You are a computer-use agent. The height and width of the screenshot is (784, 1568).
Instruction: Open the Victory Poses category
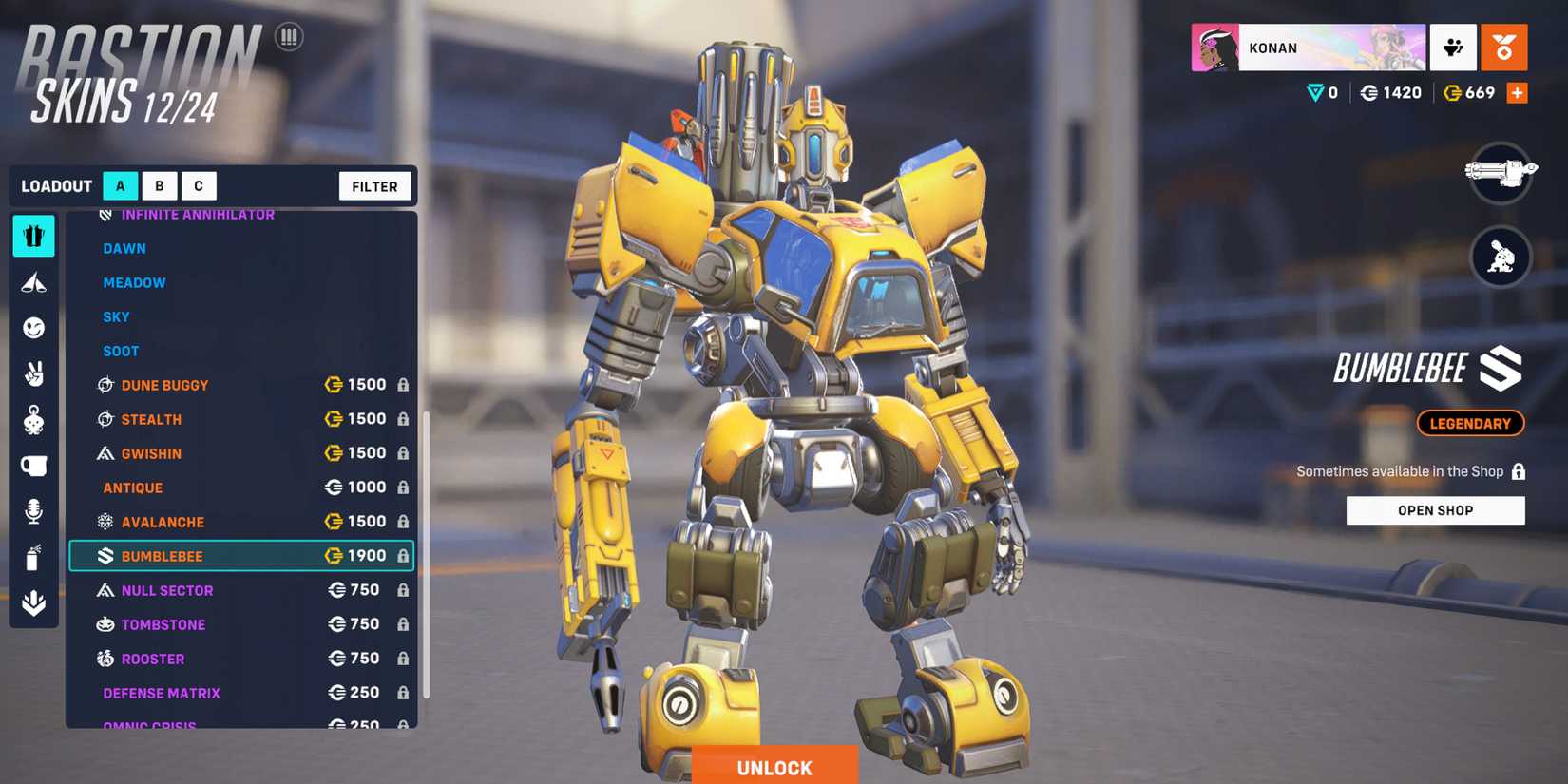tap(33, 373)
